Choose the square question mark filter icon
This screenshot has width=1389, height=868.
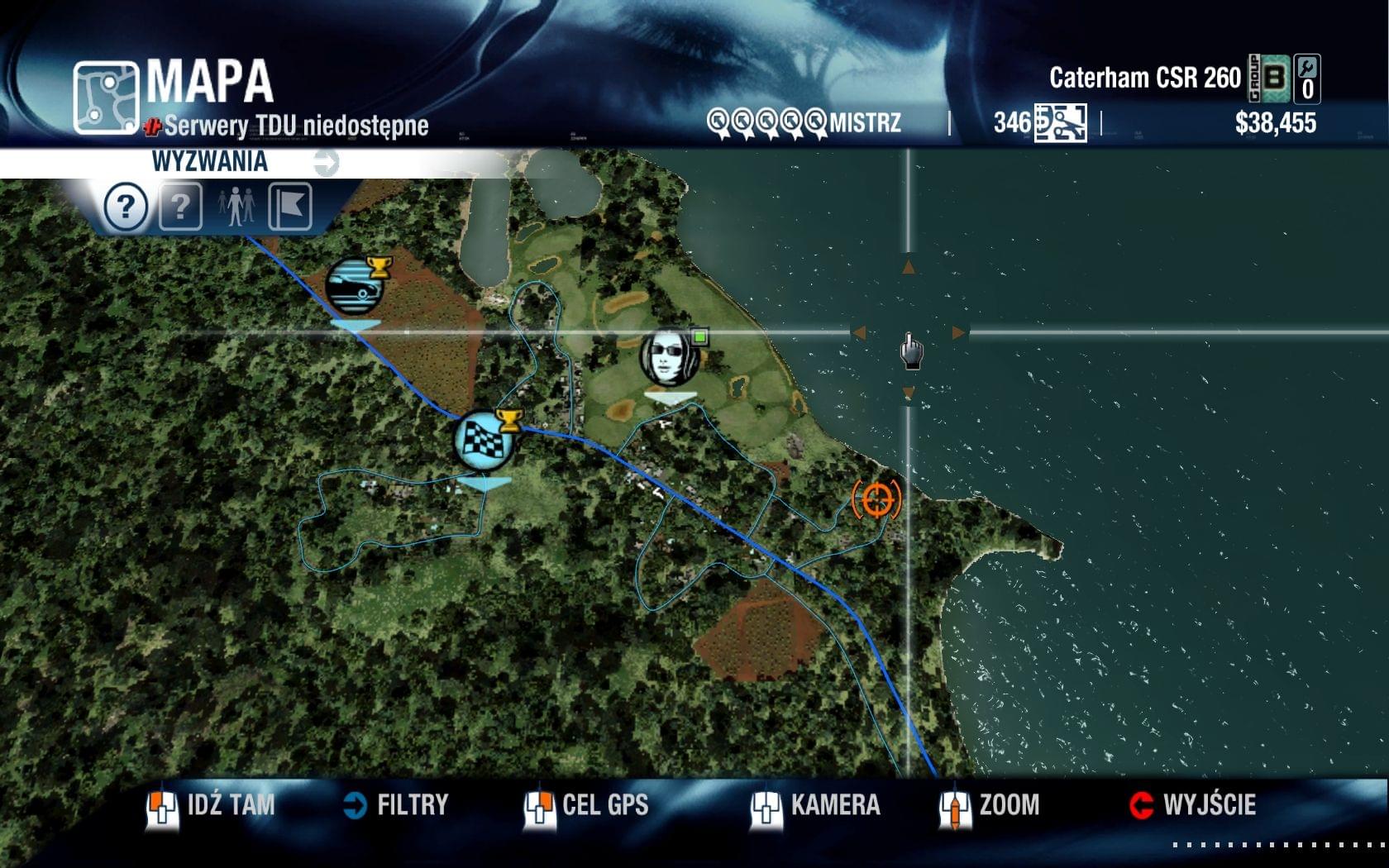tap(180, 206)
